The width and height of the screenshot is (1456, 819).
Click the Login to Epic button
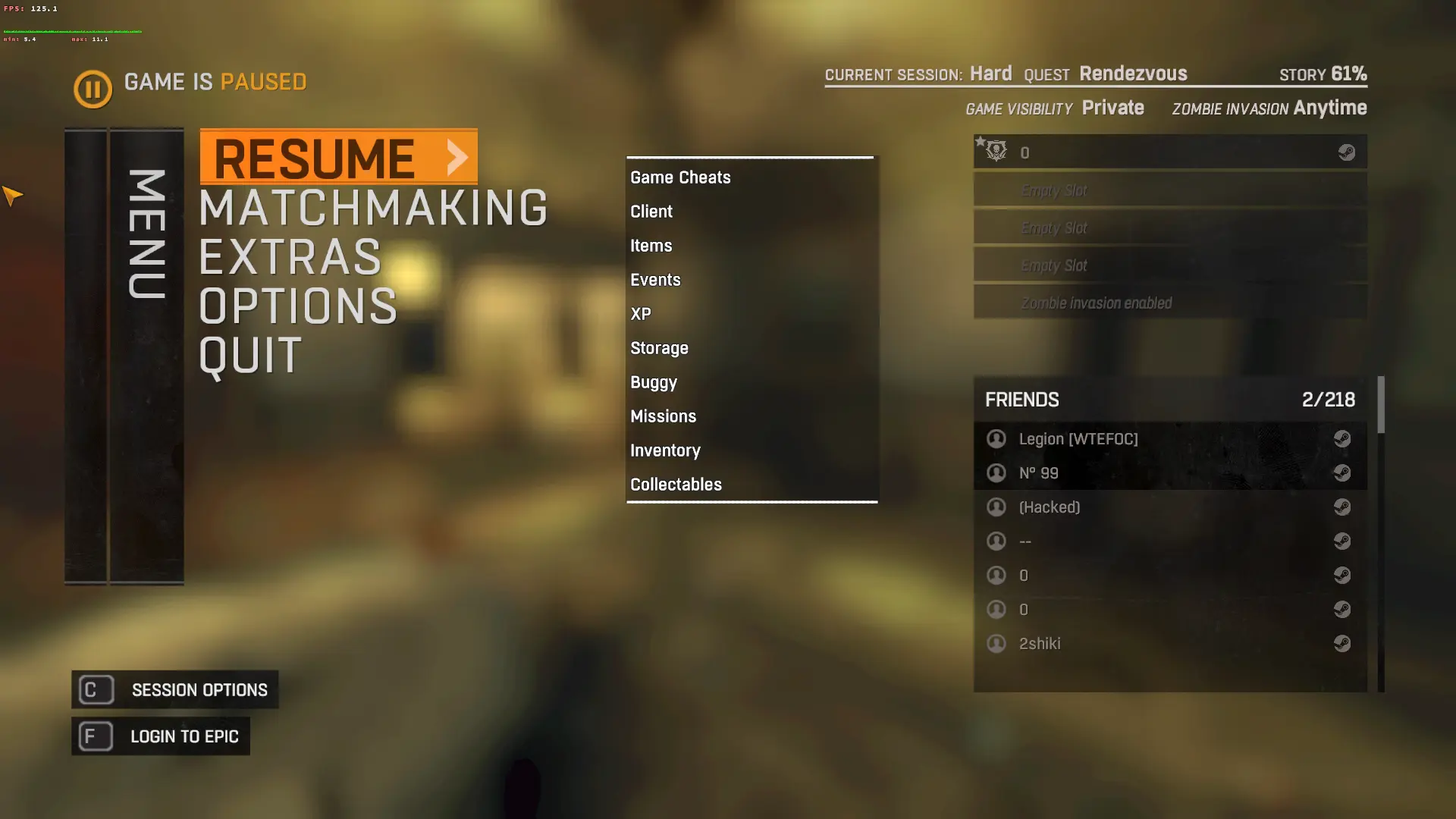pyautogui.click(x=161, y=736)
